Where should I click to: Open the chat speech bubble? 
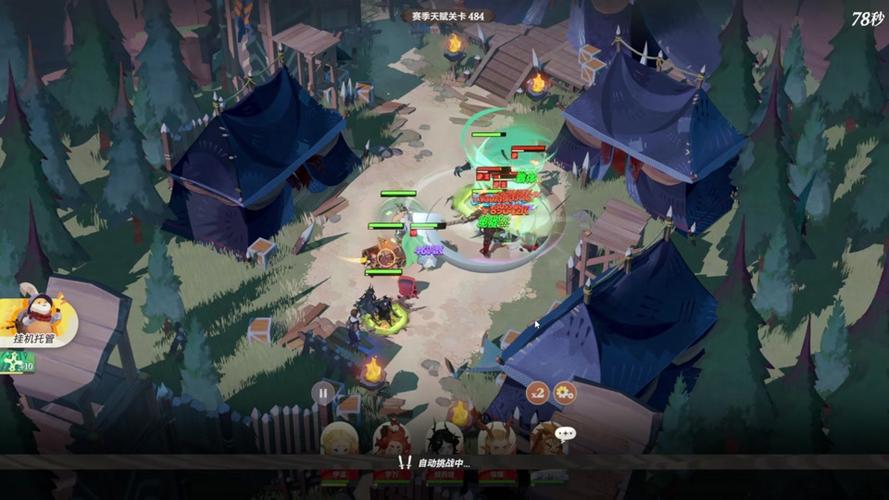click(567, 434)
